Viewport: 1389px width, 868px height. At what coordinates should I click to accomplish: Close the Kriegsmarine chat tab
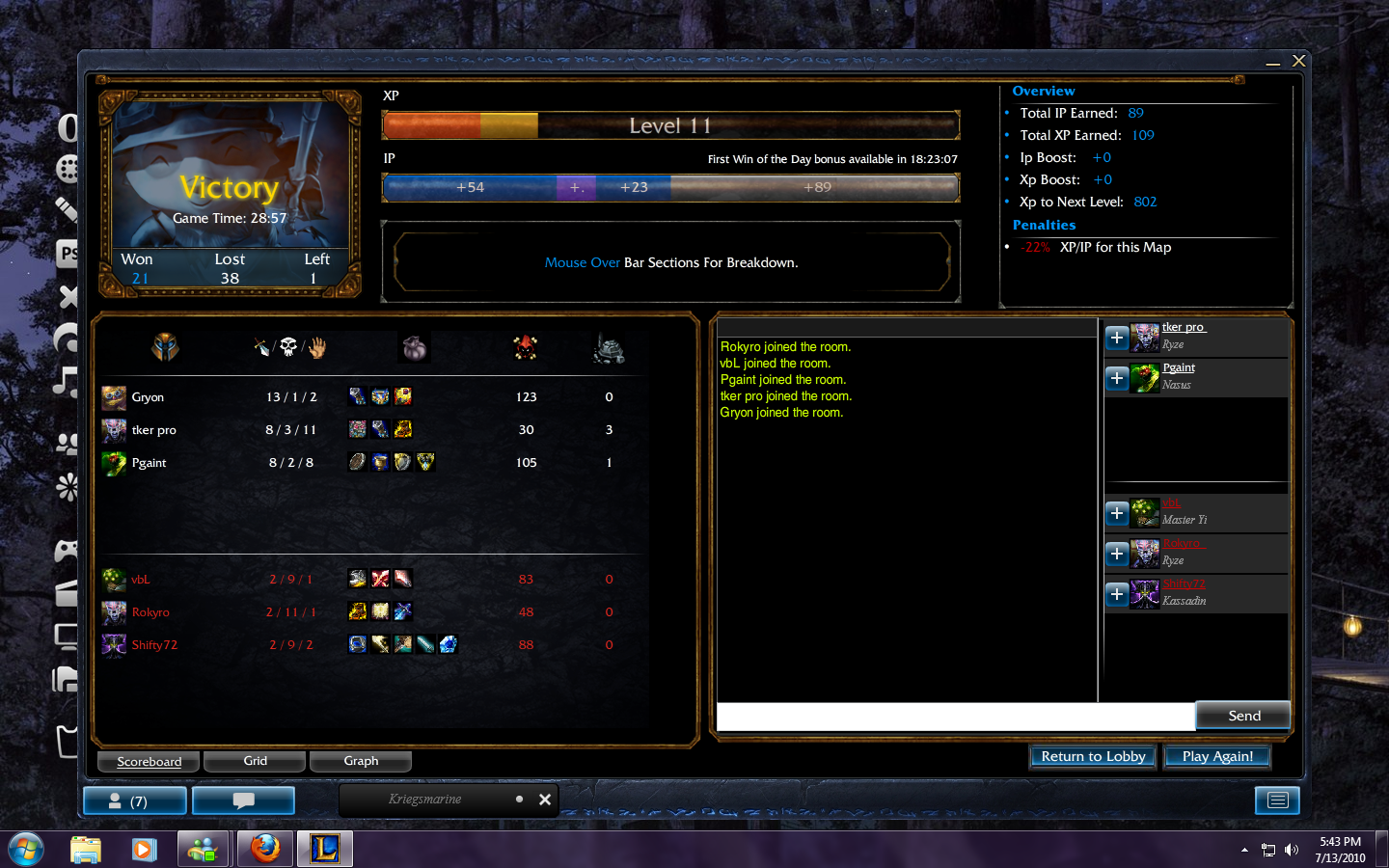pyautogui.click(x=545, y=800)
